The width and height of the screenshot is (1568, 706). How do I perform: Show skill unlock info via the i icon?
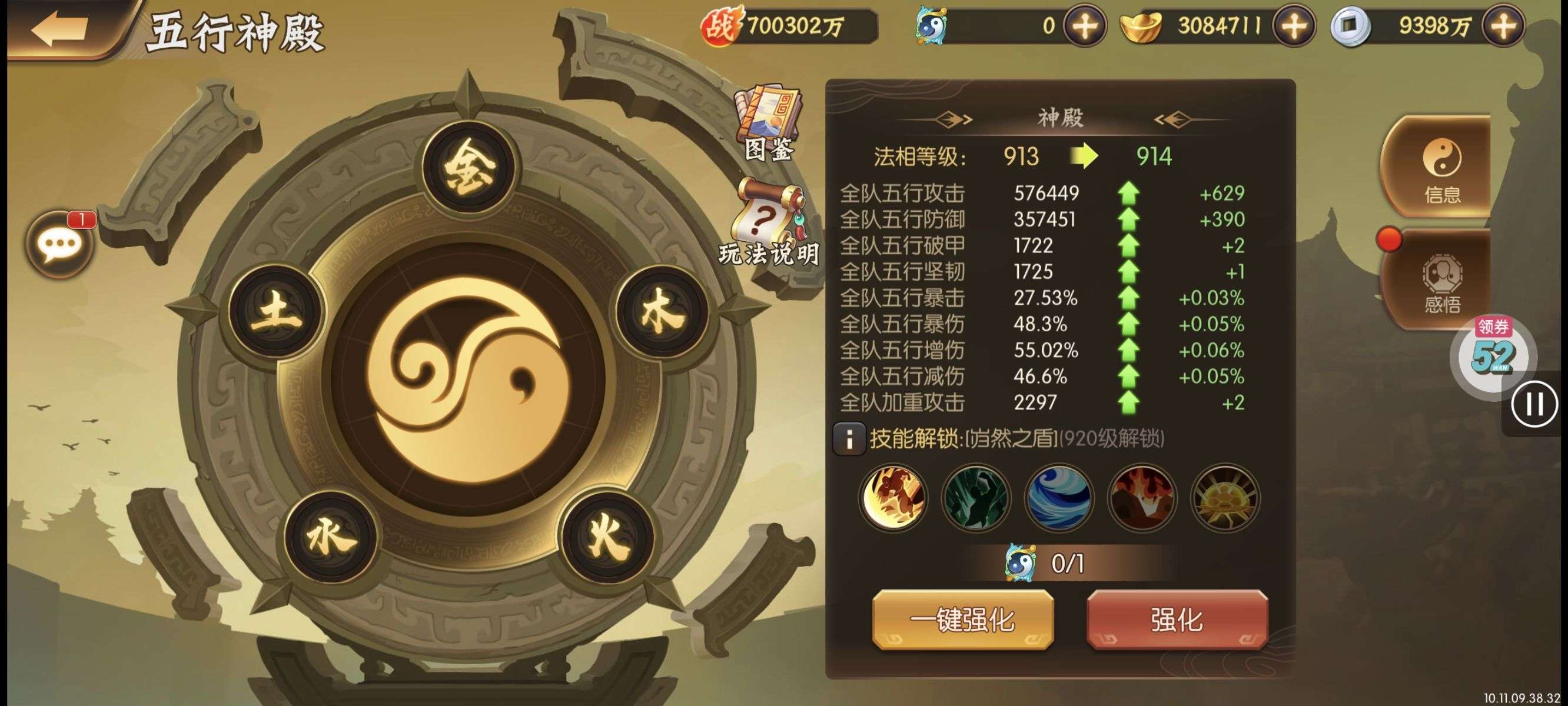click(x=849, y=438)
